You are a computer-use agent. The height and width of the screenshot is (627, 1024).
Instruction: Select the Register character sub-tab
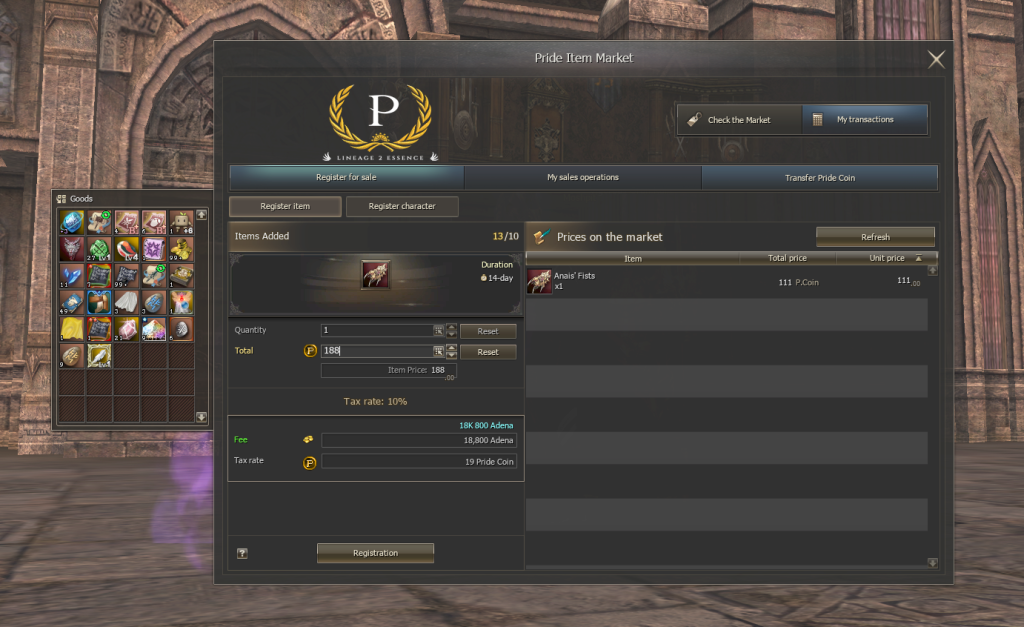(x=402, y=206)
